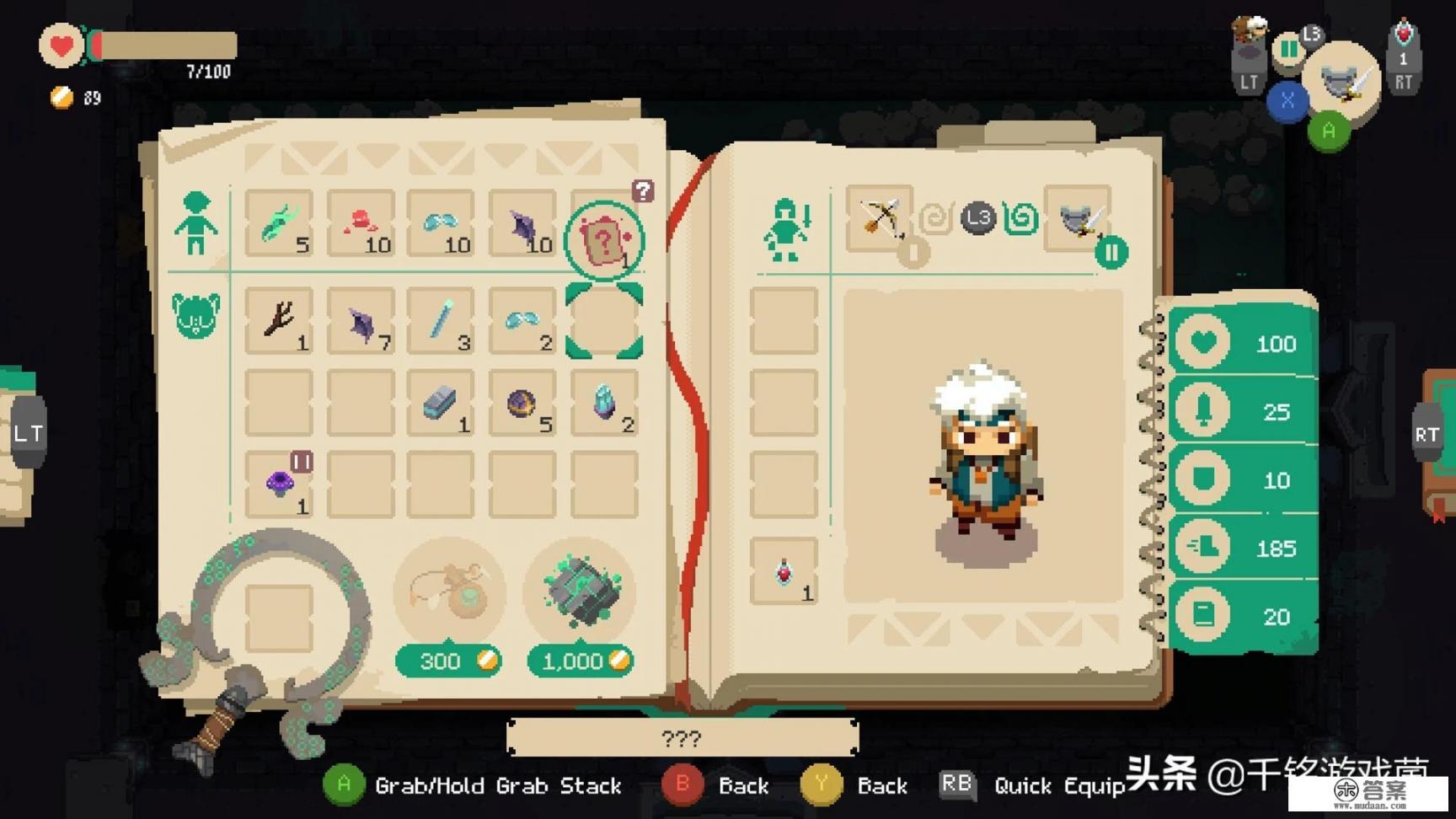Select the purple flower item slot
Image resolution: width=1456 pixels, height=819 pixels.
pyautogui.click(x=279, y=484)
